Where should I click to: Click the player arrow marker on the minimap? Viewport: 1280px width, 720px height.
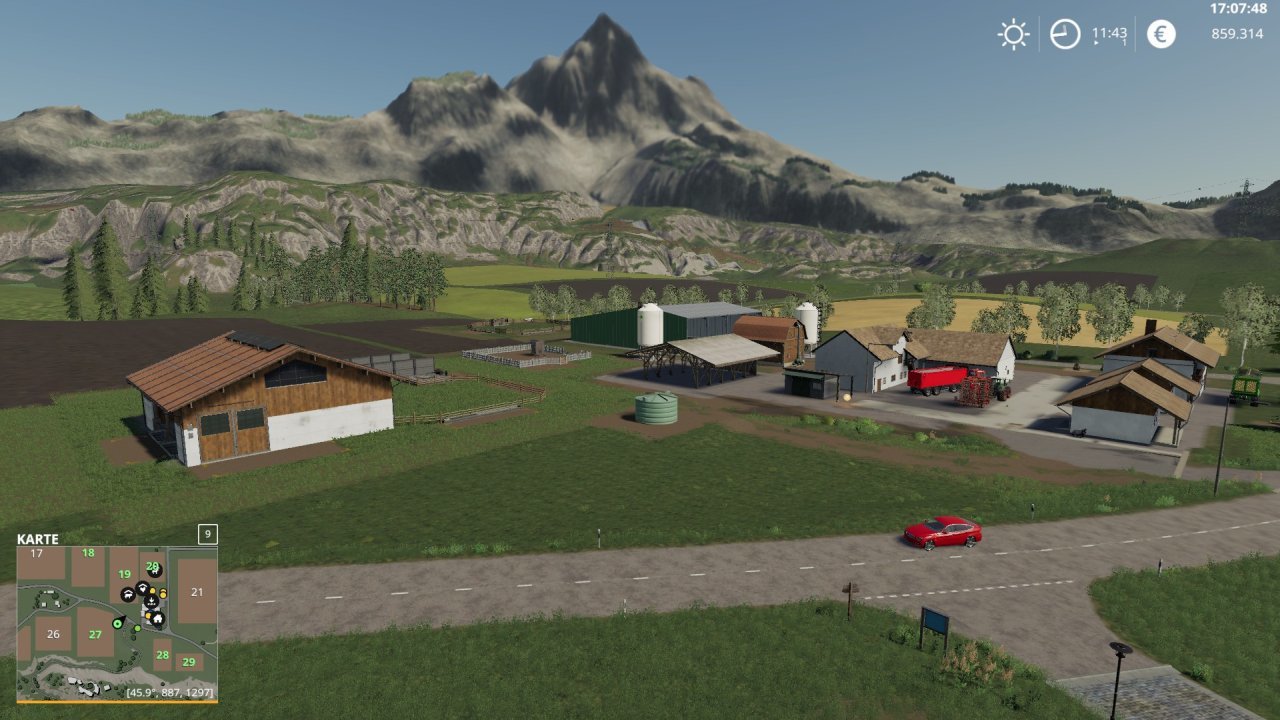pyautogui.click(x=117, y=624)
